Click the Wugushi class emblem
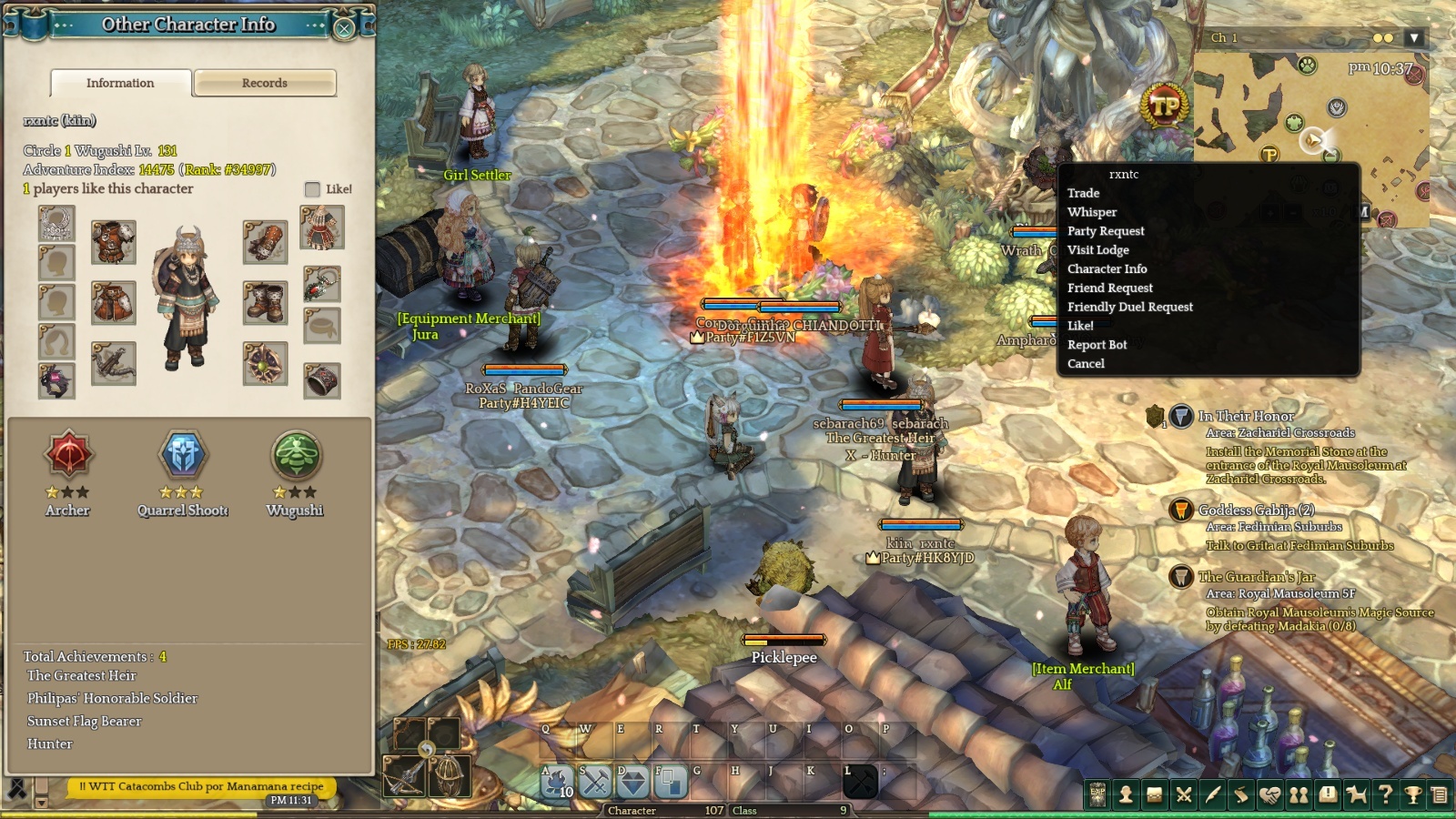The width and height of the screenshot is (1456, 819). click(296, 455)
